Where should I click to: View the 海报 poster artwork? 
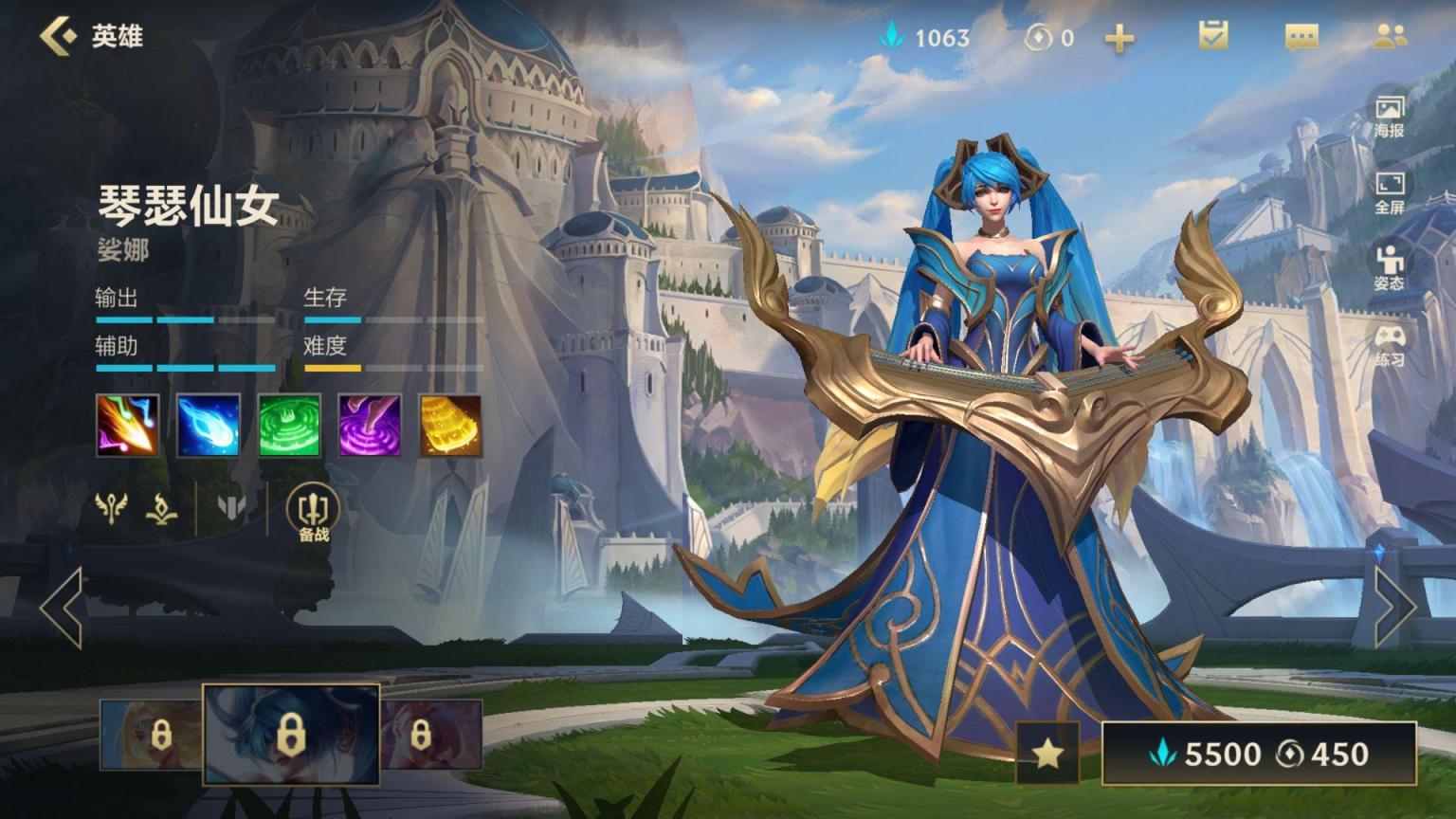point(1389,116)
